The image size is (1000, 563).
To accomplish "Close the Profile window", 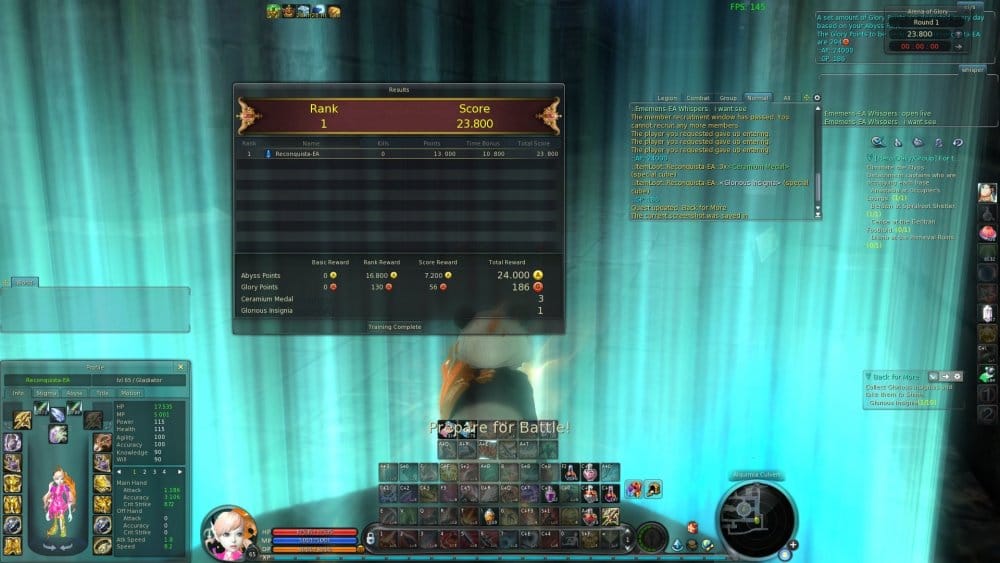I will [x=180, y=367].
